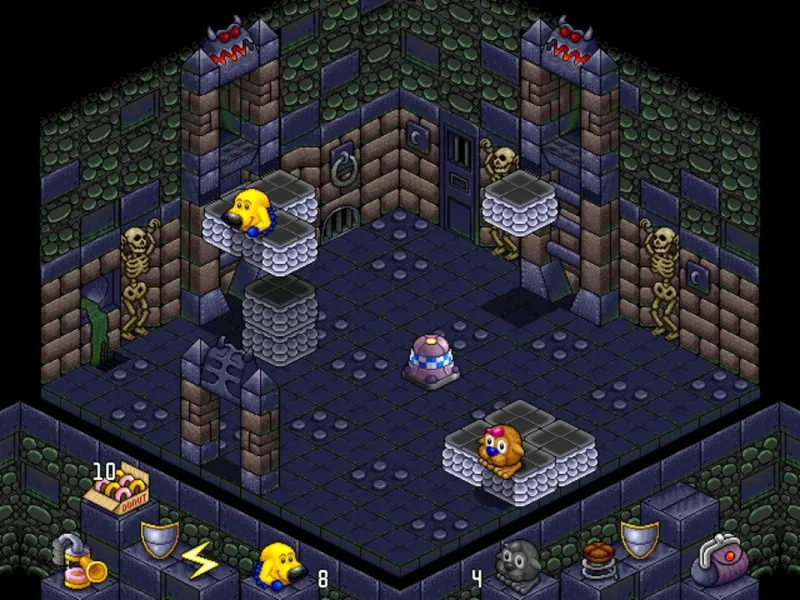Image resolution: width=800 pixels, height=600 pixels.
Task: Select the yellow Head character portrait
Action: click(x=282, y=567)
